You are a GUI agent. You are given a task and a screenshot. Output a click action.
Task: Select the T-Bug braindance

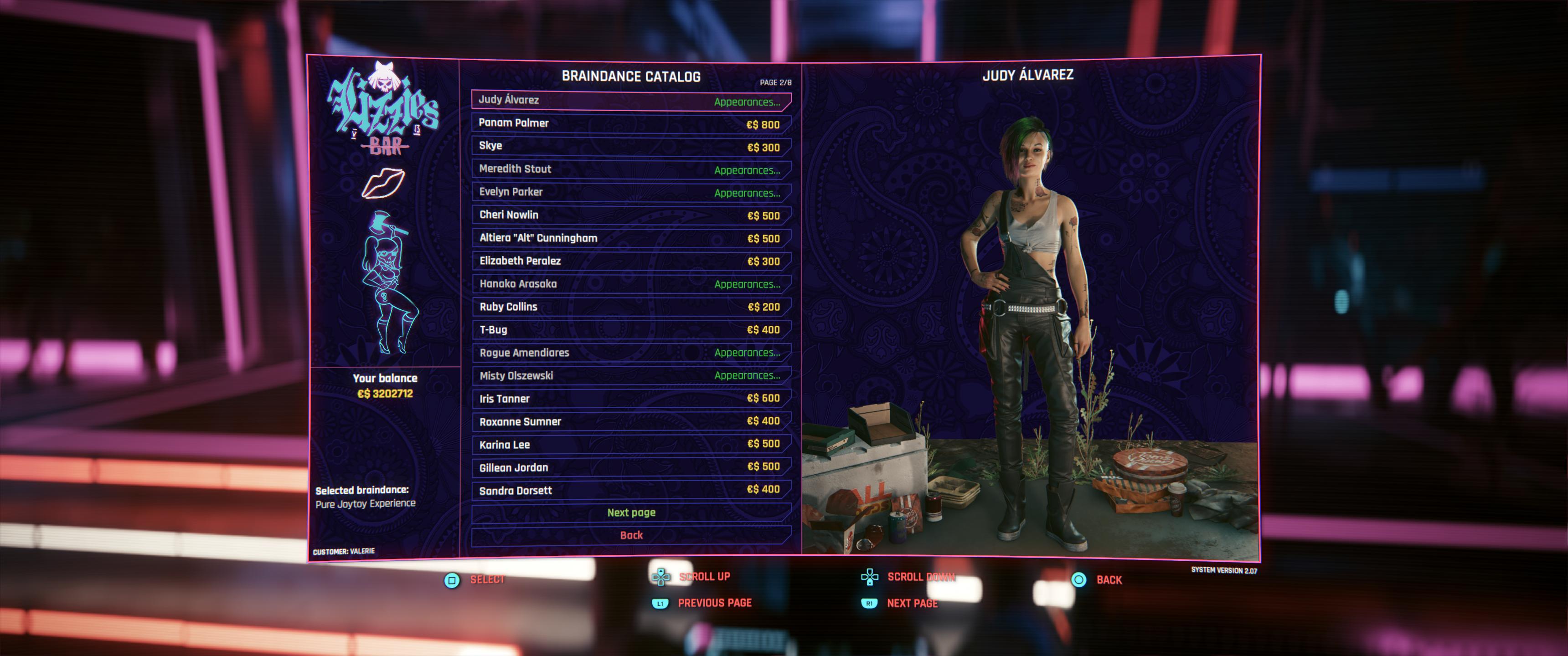[x=630, y=330]
